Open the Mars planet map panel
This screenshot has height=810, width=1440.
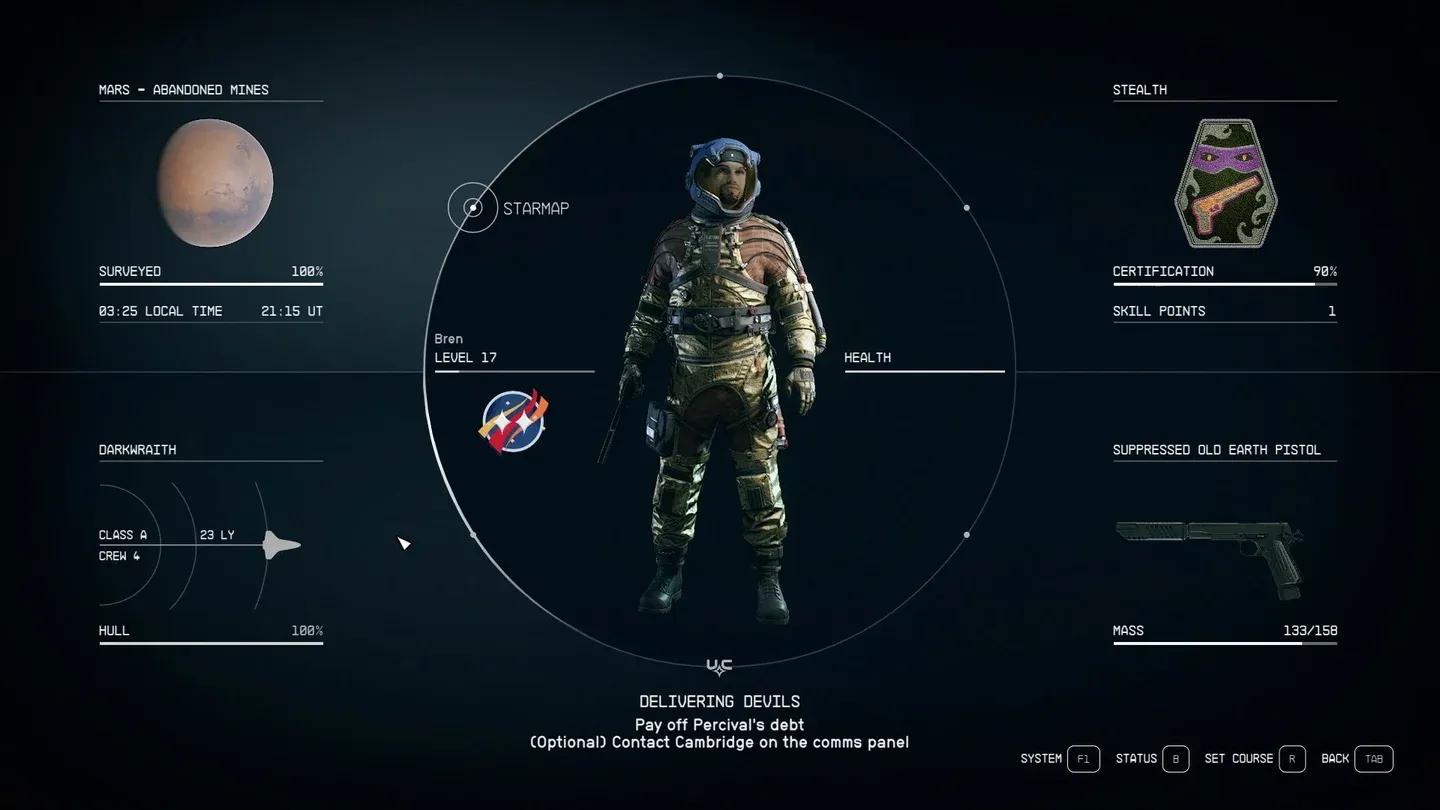[210, 90]
